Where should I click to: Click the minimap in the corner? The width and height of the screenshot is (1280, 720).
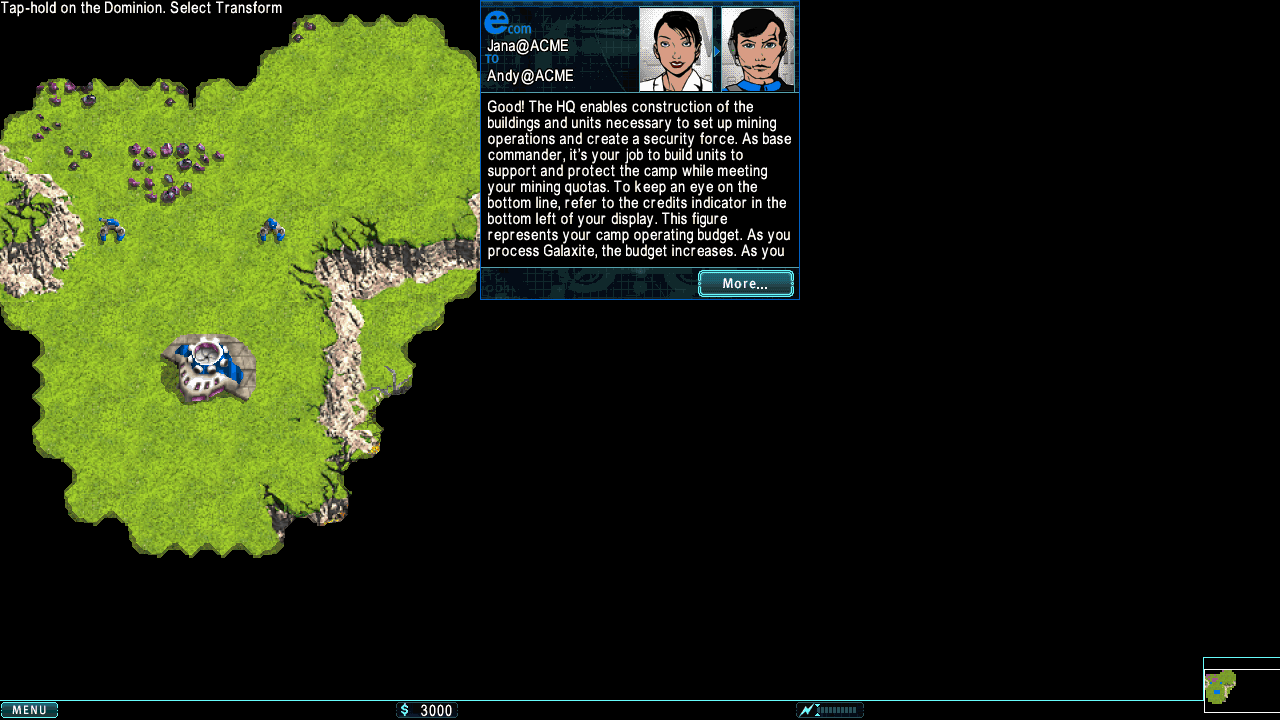point(1240,685)
